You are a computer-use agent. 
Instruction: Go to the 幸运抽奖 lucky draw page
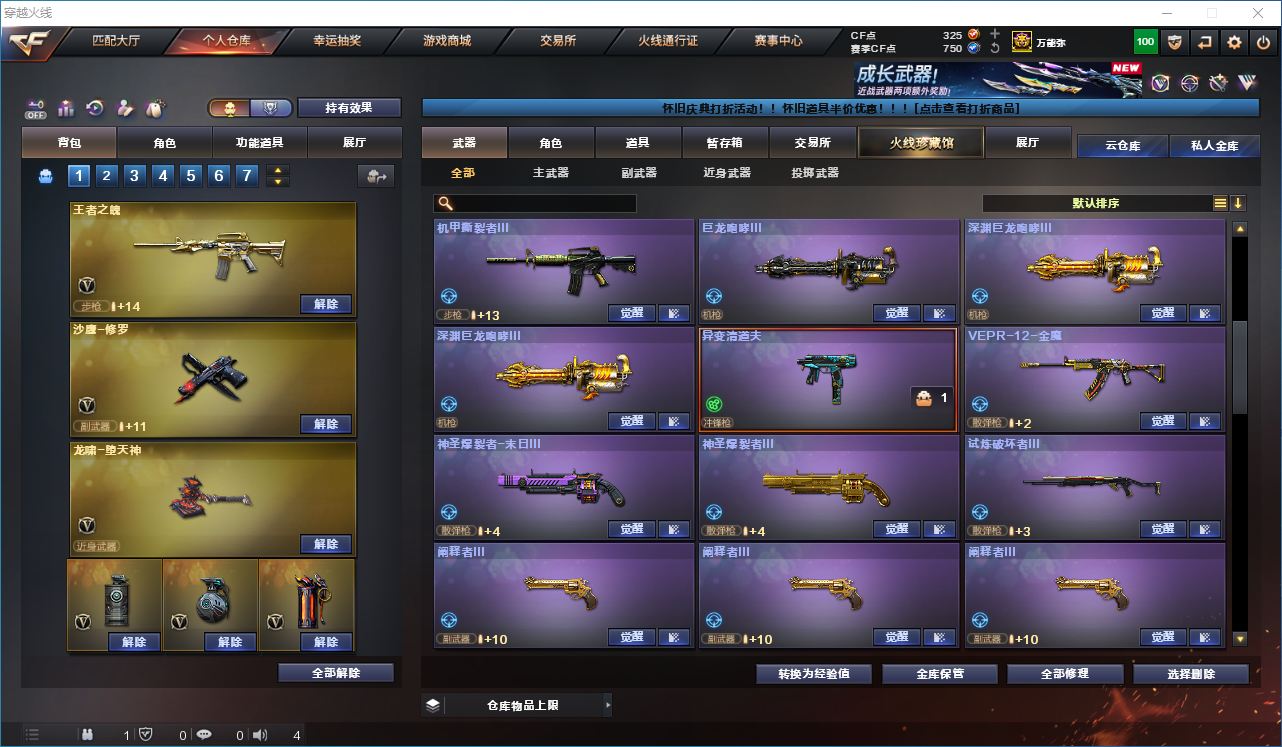(x=337, y=41)
